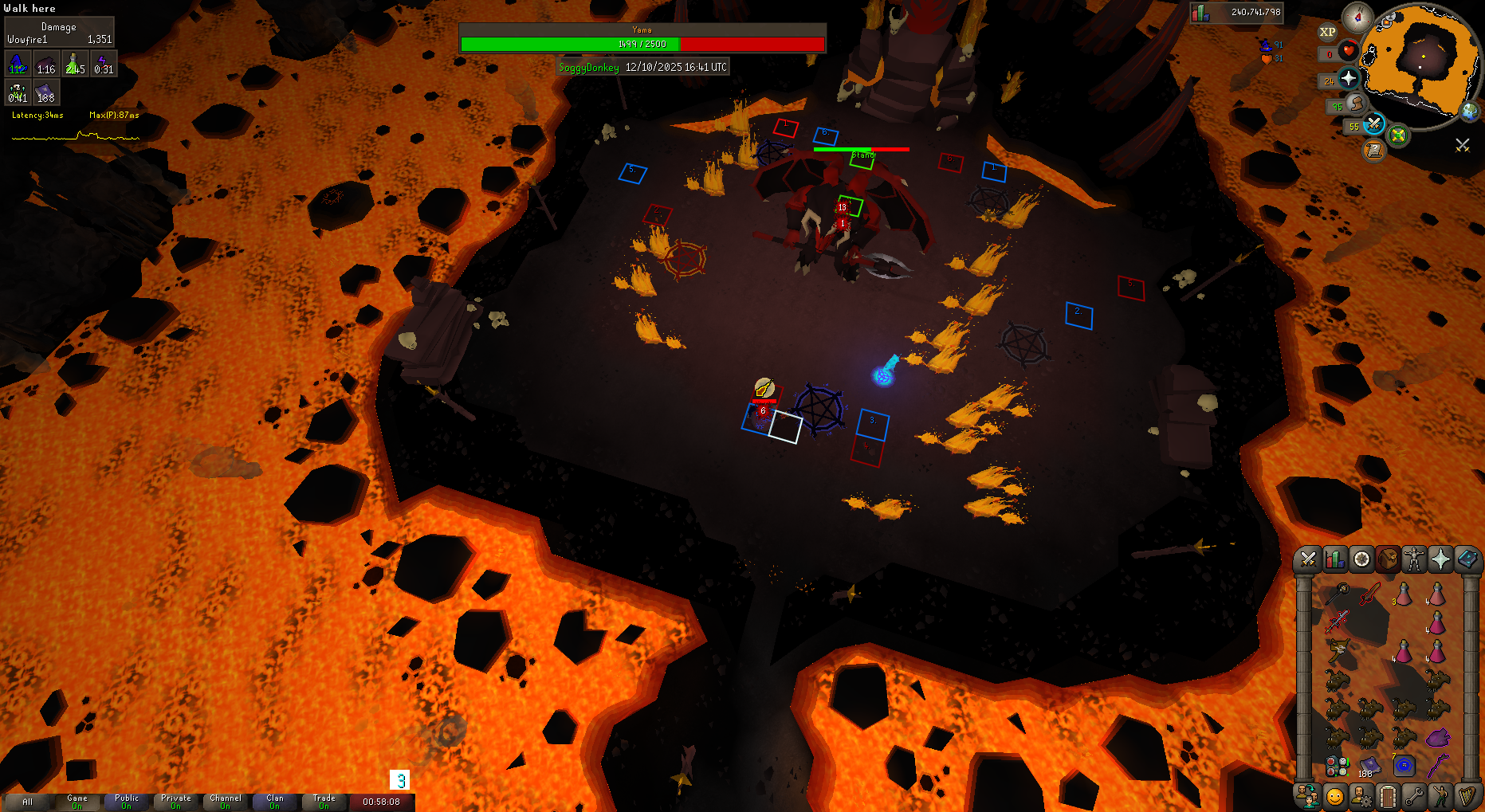The width and height of the screenshot is (1485, 812).
Task: Open the Spellbook tab
Action: [1467, 559]
